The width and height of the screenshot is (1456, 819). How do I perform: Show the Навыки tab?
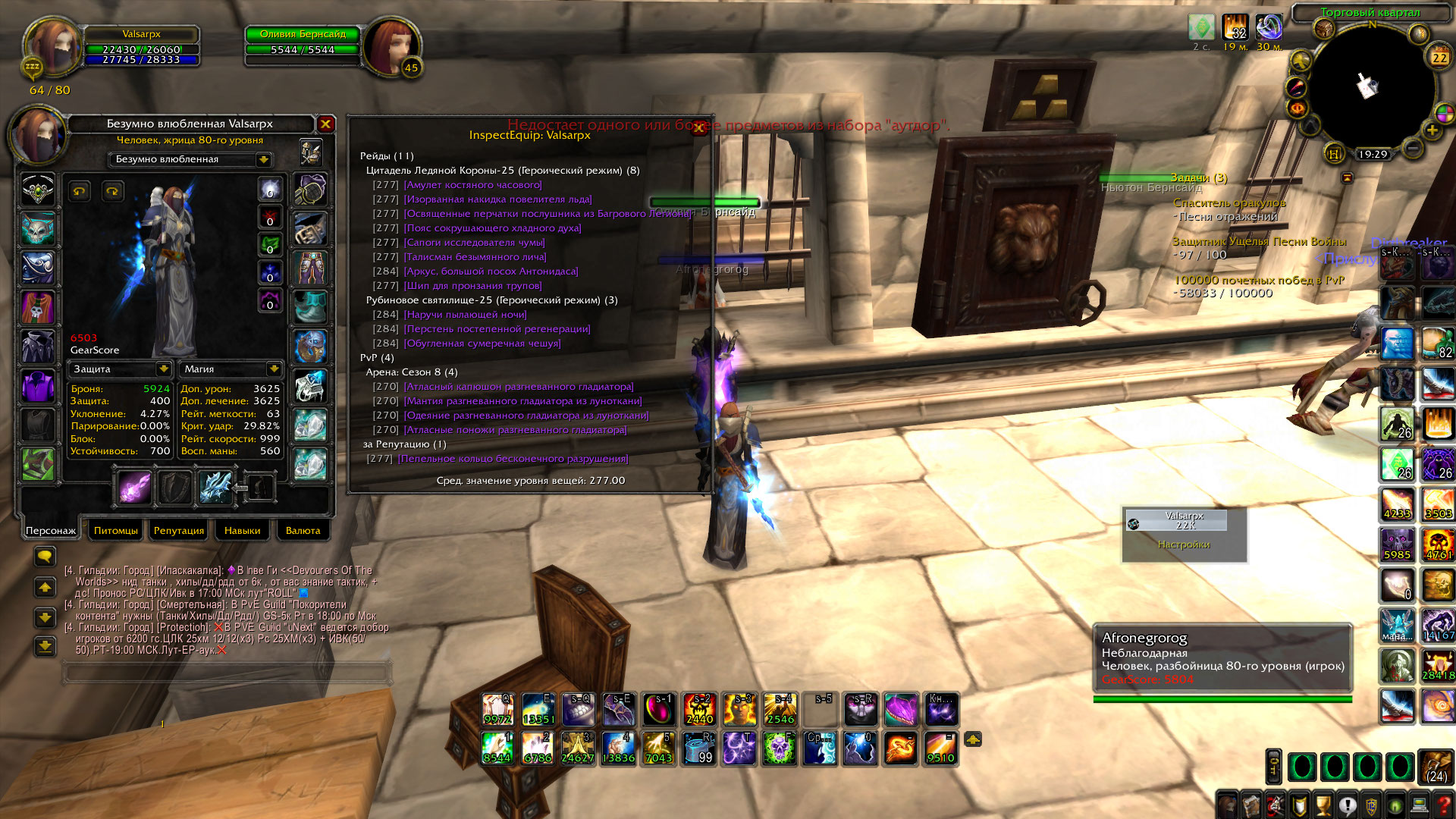(x=242, y=531)
